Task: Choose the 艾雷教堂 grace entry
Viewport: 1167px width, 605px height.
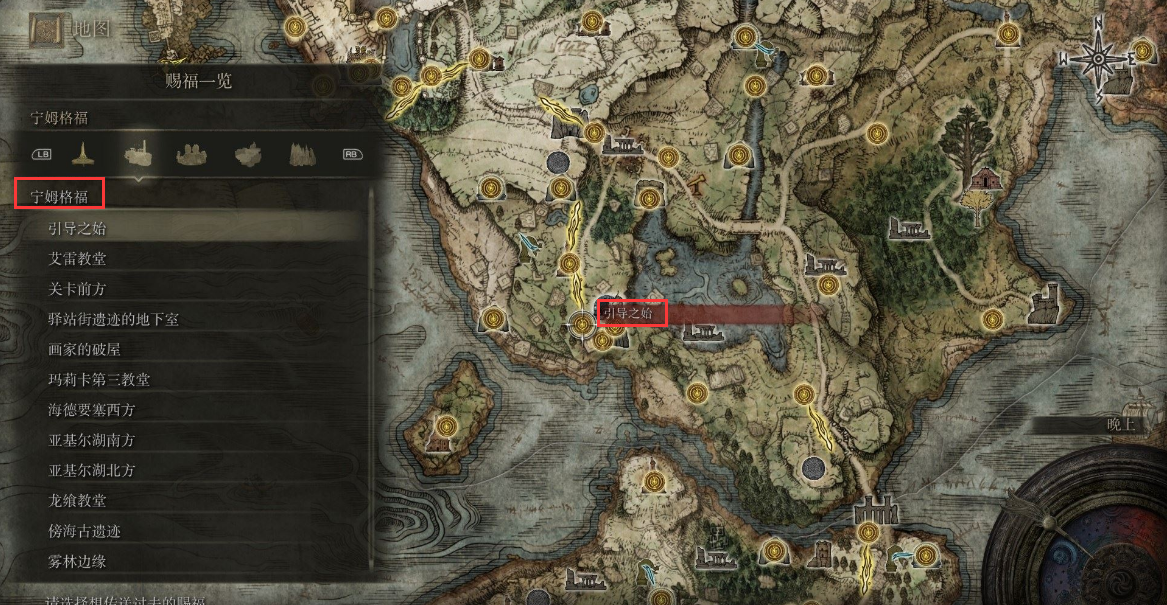Action: [78, 258]
